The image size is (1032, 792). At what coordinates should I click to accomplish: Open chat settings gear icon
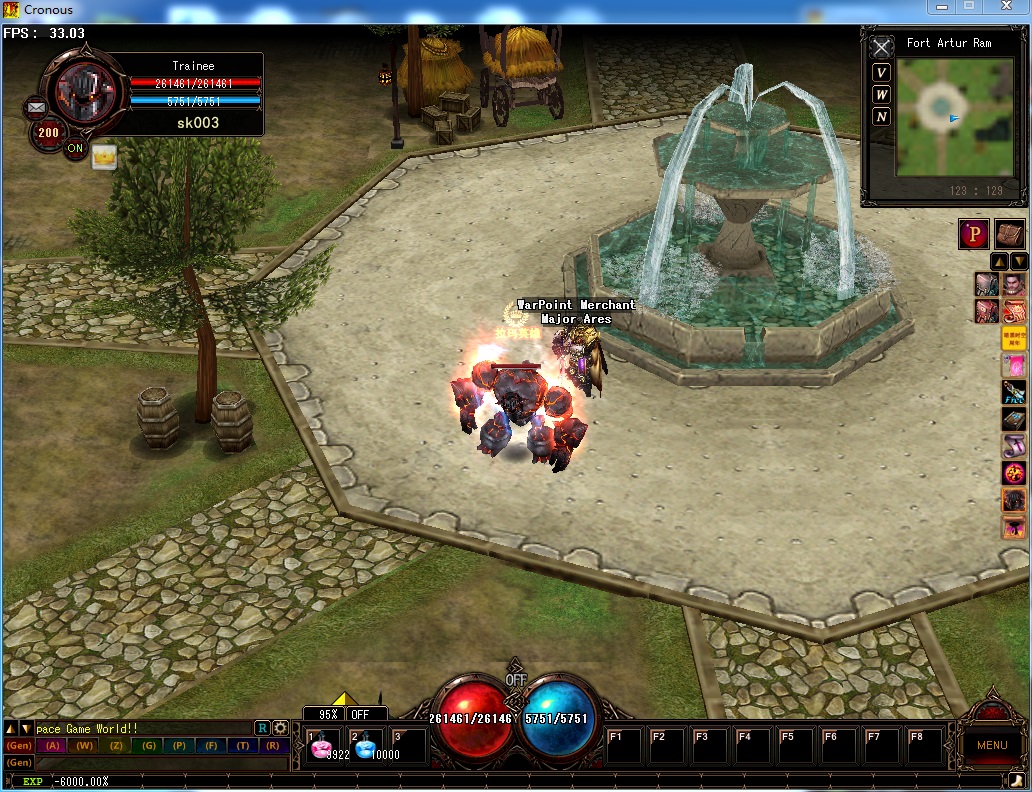coord(280,728)
